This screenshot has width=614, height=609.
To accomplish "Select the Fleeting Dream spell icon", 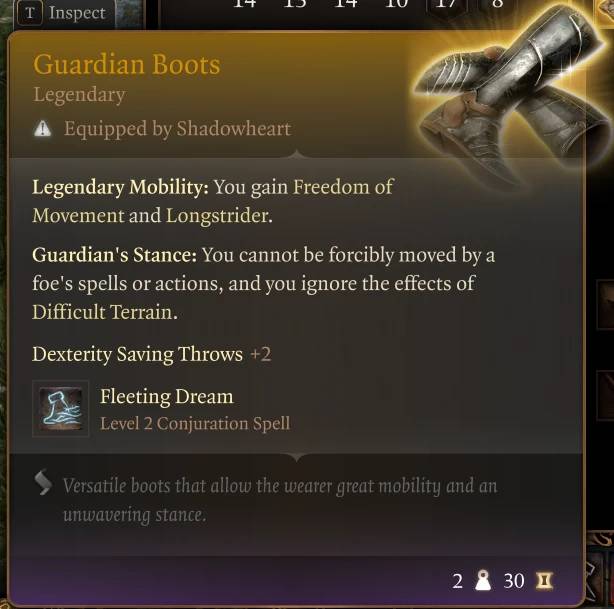I will pyautogui.click(x=61, y=409).
